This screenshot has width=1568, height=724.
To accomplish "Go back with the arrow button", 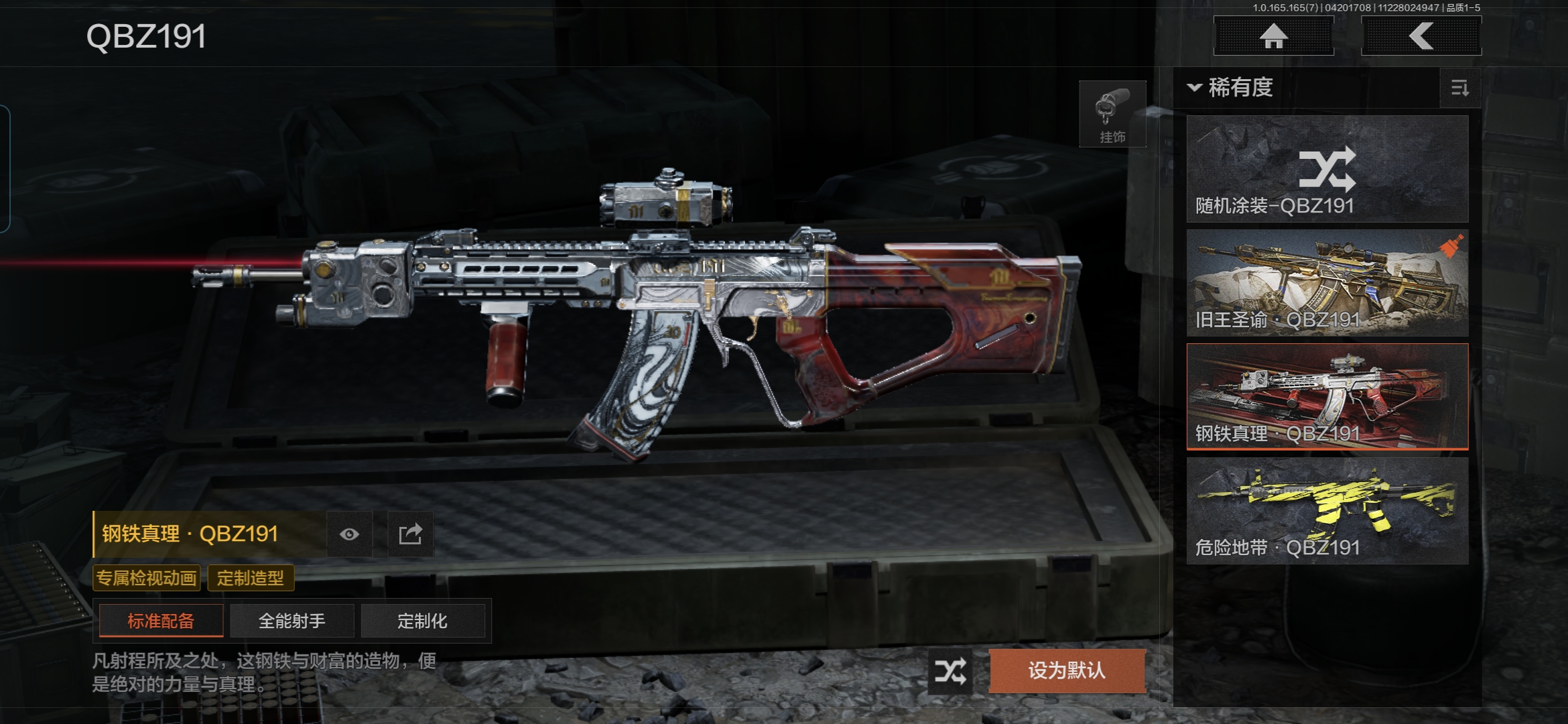I will pos(1421,36).
